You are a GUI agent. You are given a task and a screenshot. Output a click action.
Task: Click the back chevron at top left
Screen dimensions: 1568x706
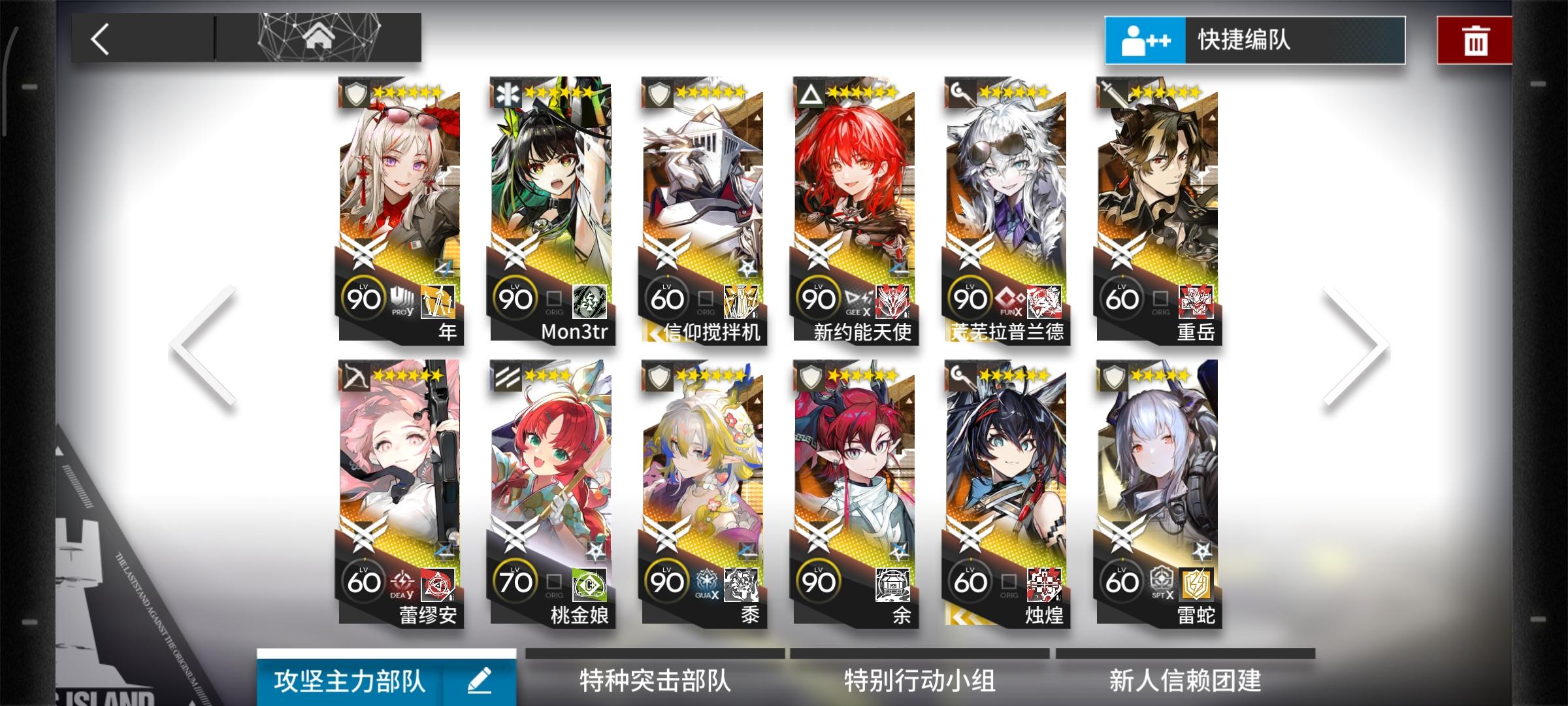click(101, 41)
